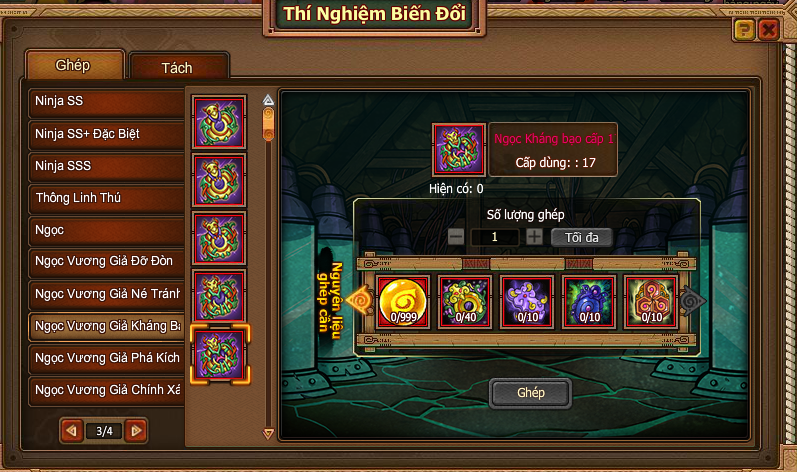Choose the Ninja SS category
This screenshot has height=472, width=797.
click(106, 101)
